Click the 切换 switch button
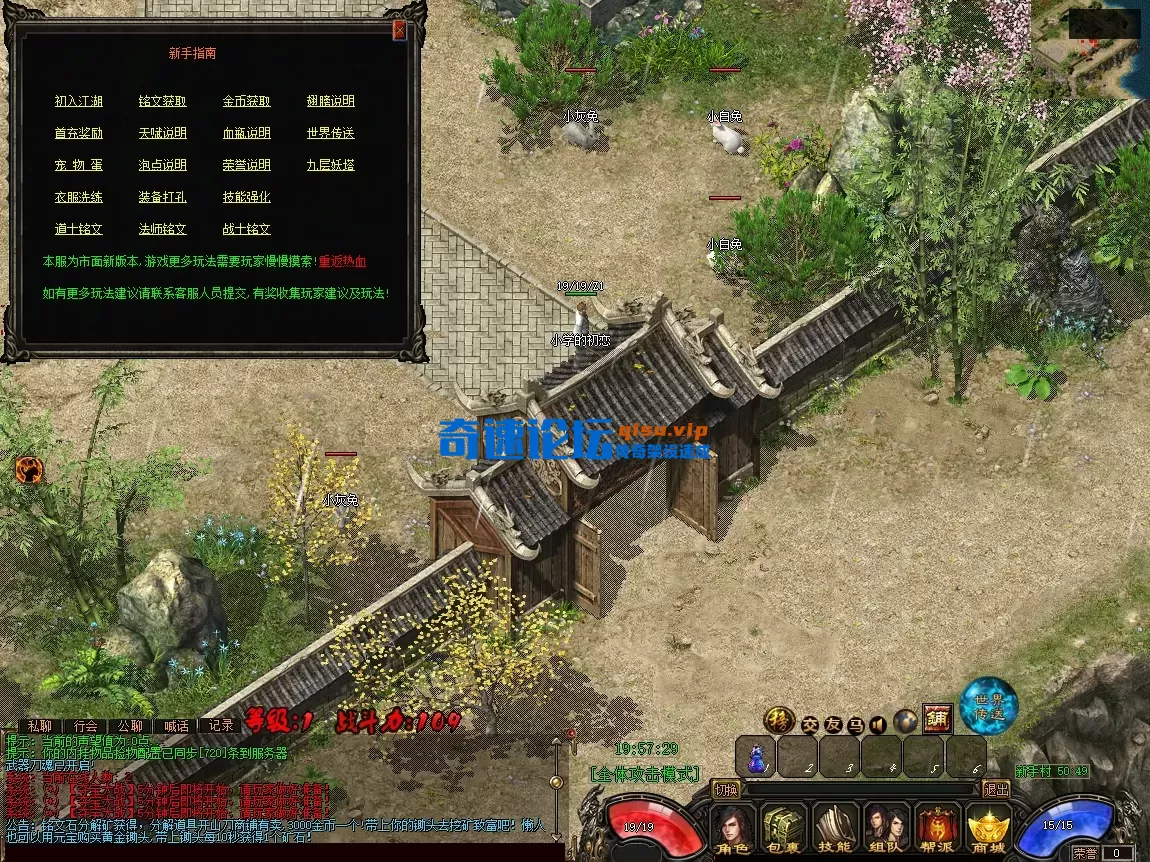This screenshot has width=1150, height=862. tap(726, 788)
